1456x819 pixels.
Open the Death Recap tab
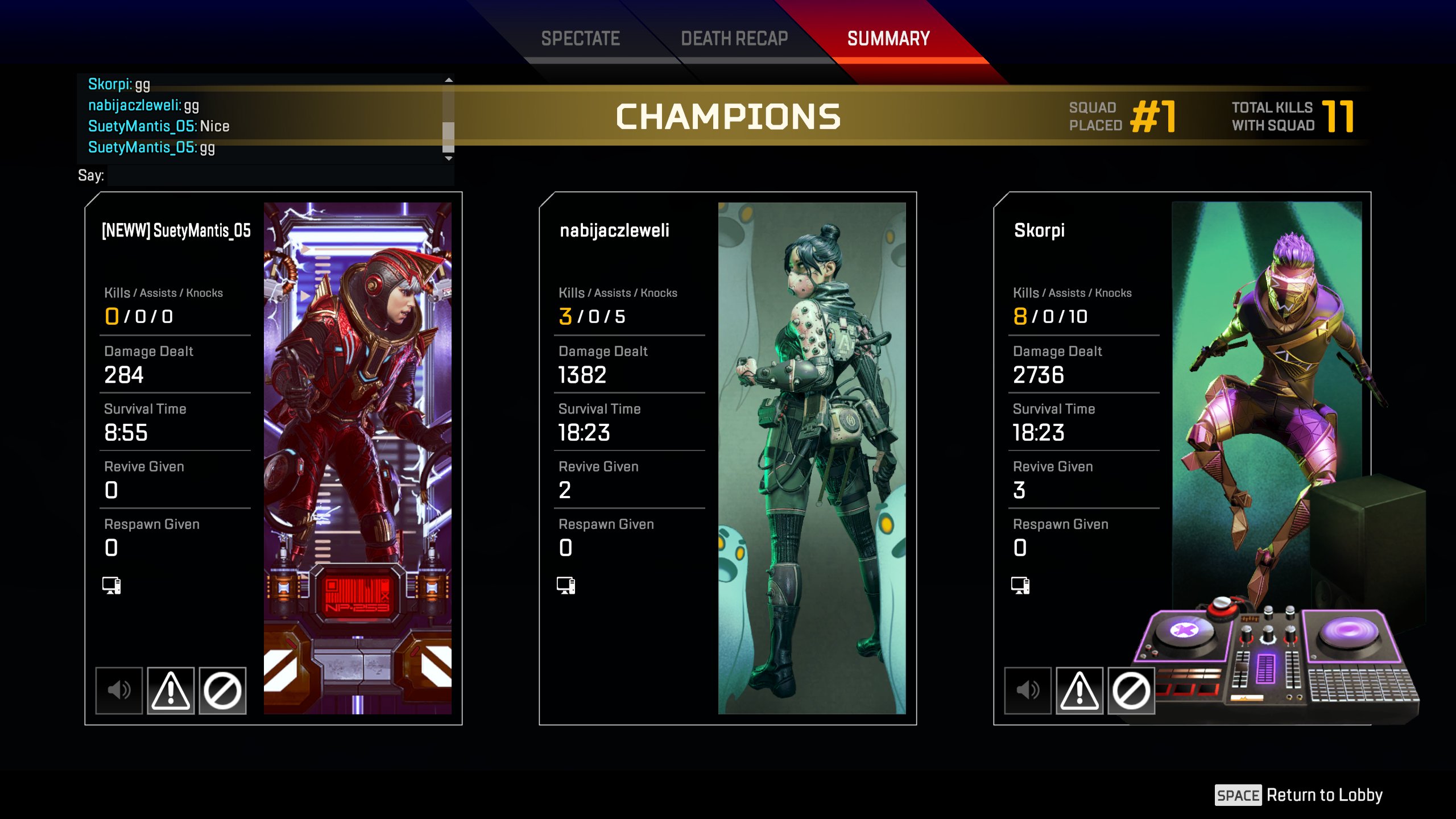[x=734, y=39]
